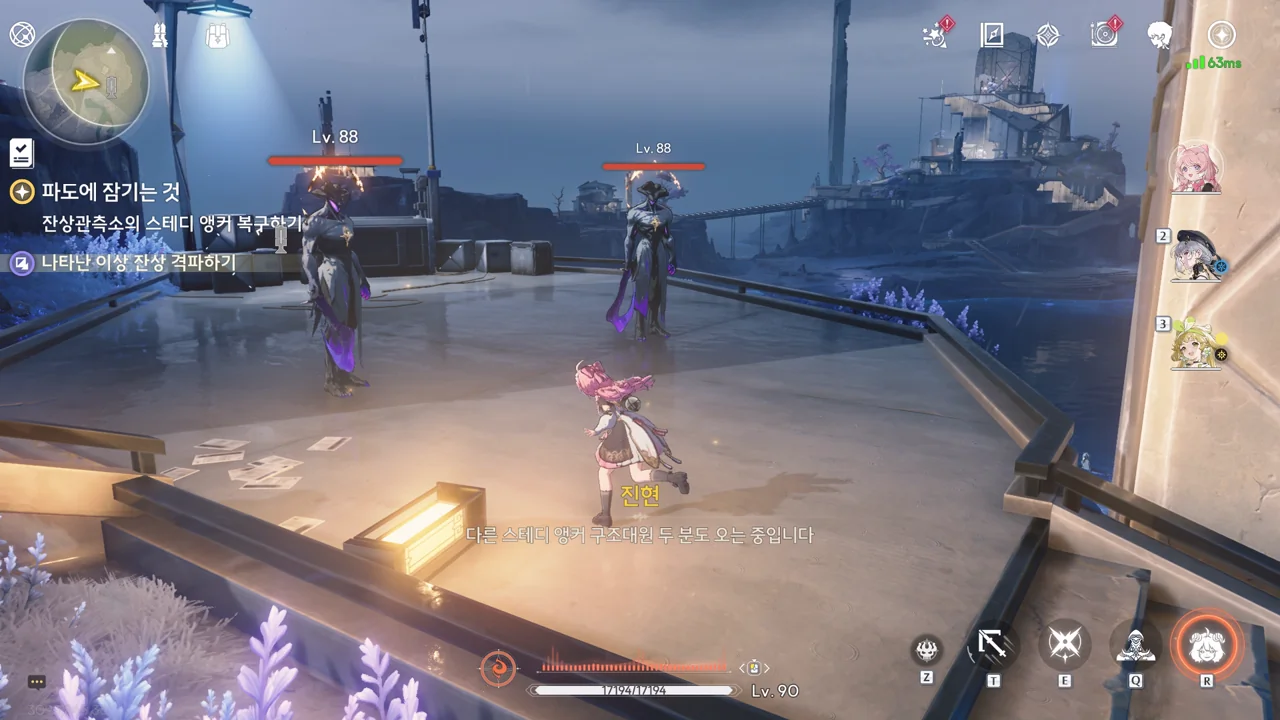
Task: Open the character head profile icon
Action: pos(1160,36)
